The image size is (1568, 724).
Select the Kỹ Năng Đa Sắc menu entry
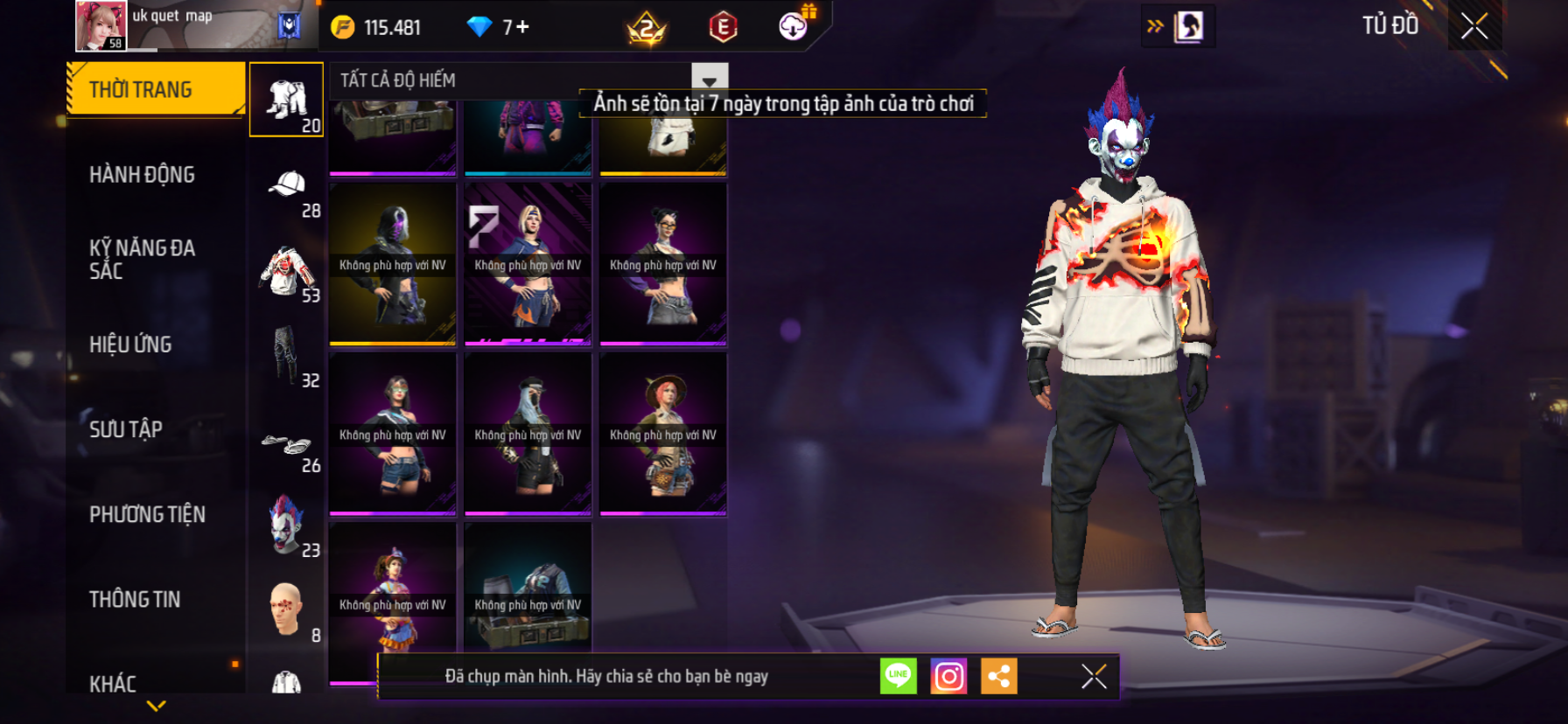coord(142,259)
